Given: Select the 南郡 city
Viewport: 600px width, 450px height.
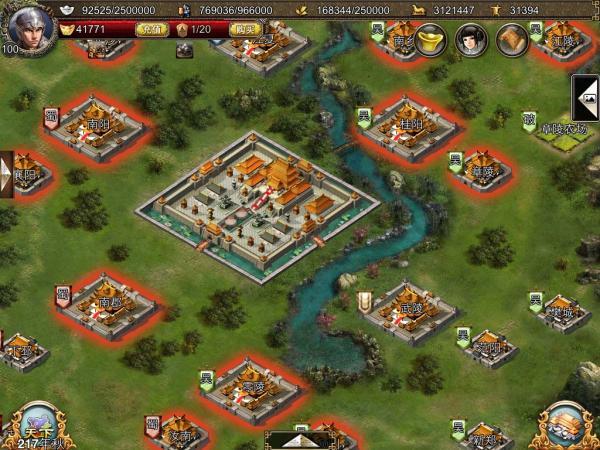Looking at the screenshot, I should (109, 302).
